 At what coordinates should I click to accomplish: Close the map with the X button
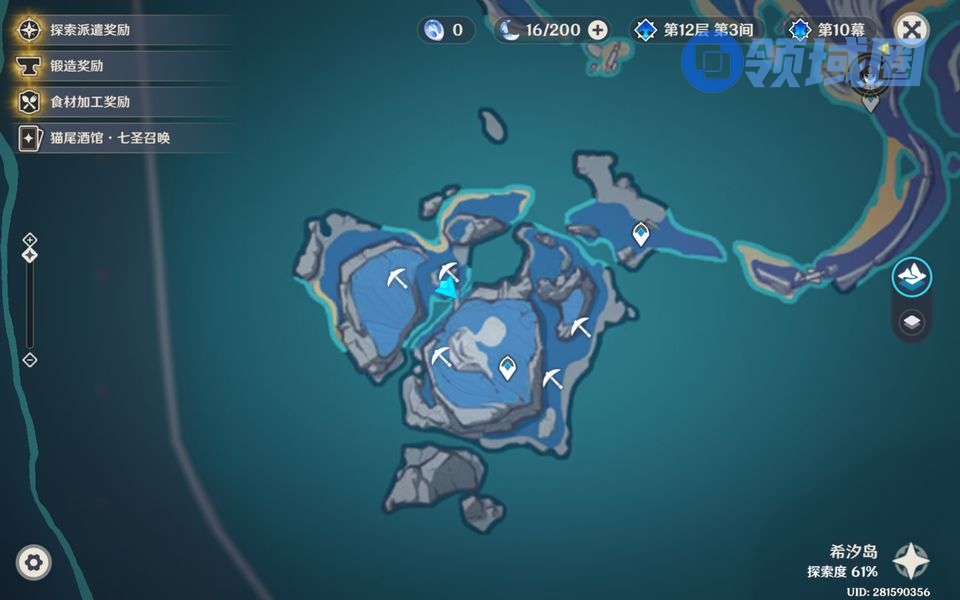tap(910, 29)
